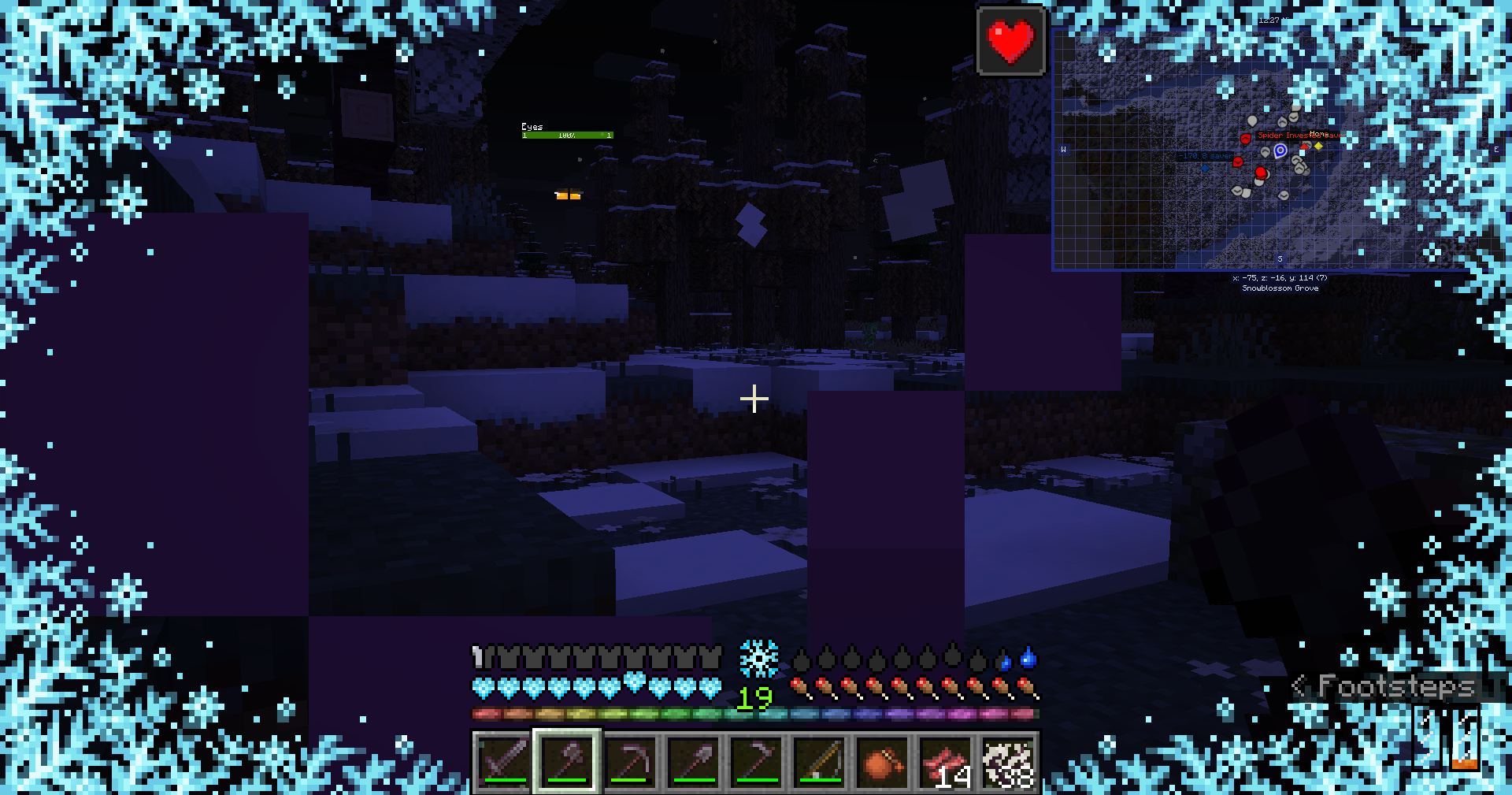Viewport: 1512px width, 795px height.
Task: Click the Snowblossom Grove biome name
Action: click(1281, 288)
